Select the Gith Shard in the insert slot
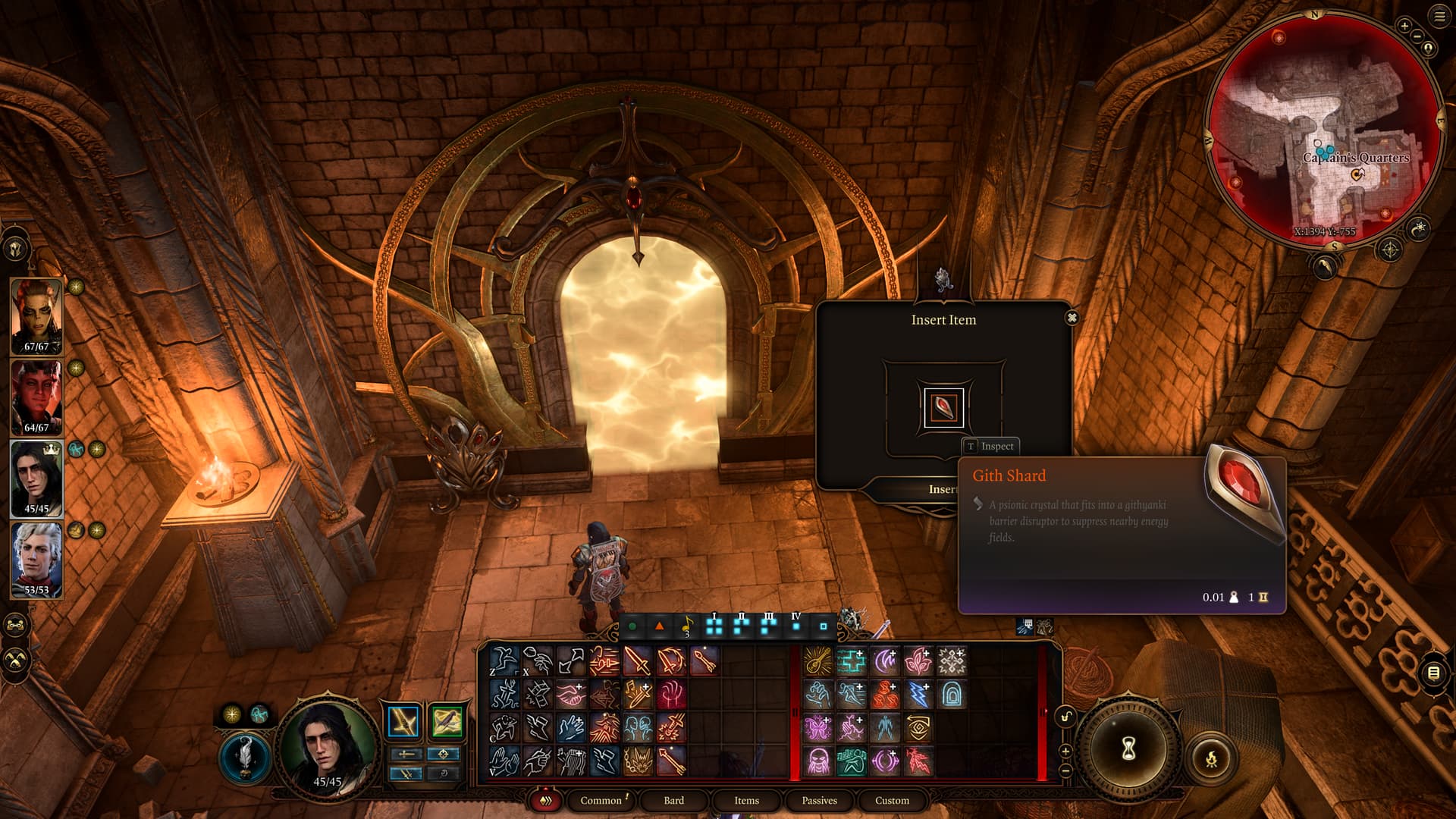 (943, 408)
